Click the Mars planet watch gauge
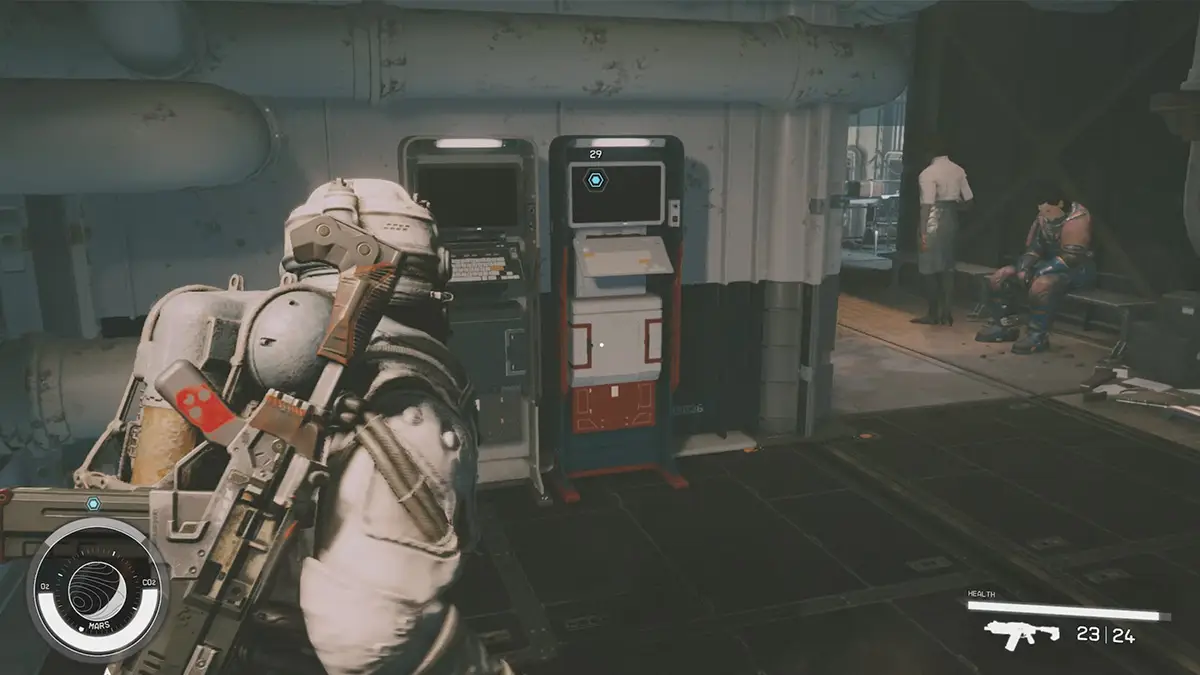 pyautogui.click(x=97, y=588)
